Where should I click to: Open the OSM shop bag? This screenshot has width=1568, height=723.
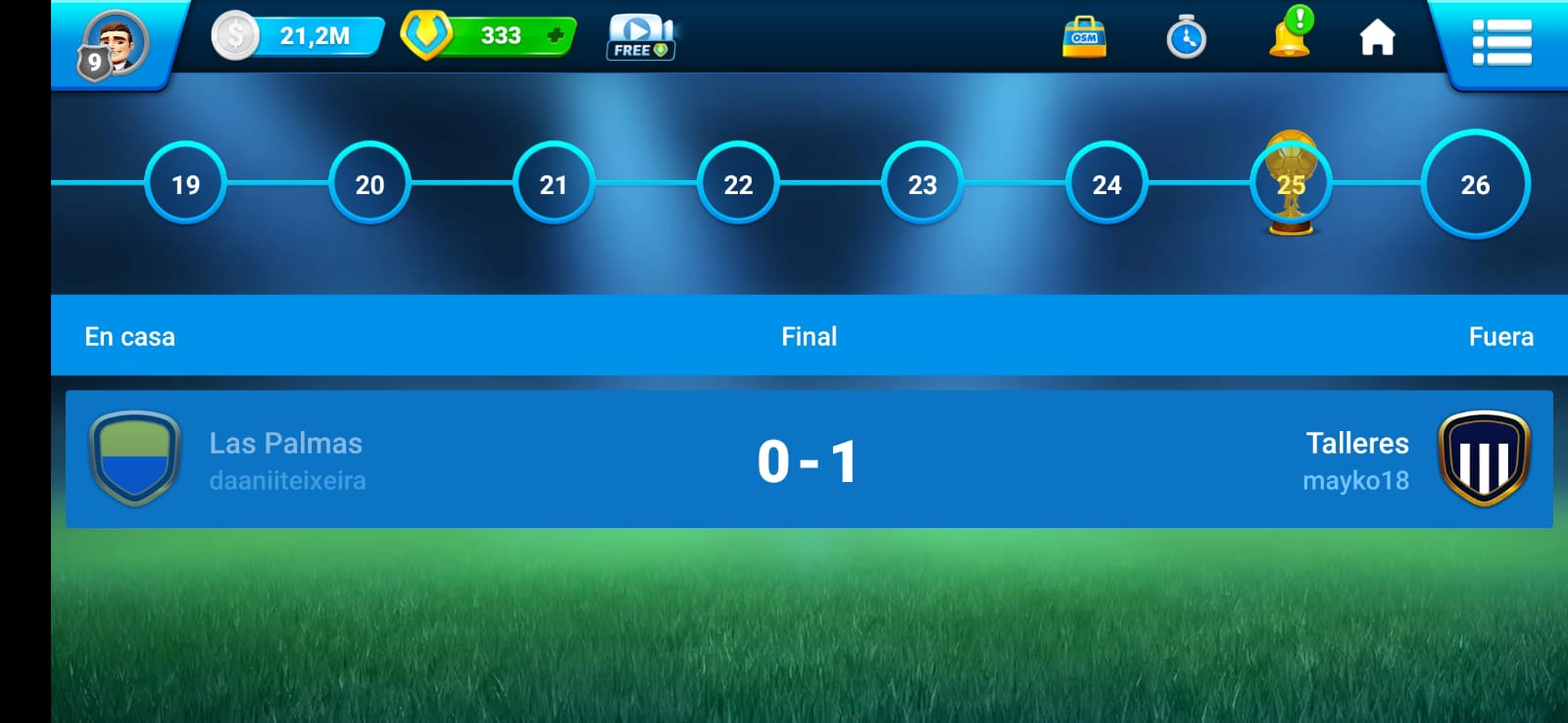point(1084,37)
